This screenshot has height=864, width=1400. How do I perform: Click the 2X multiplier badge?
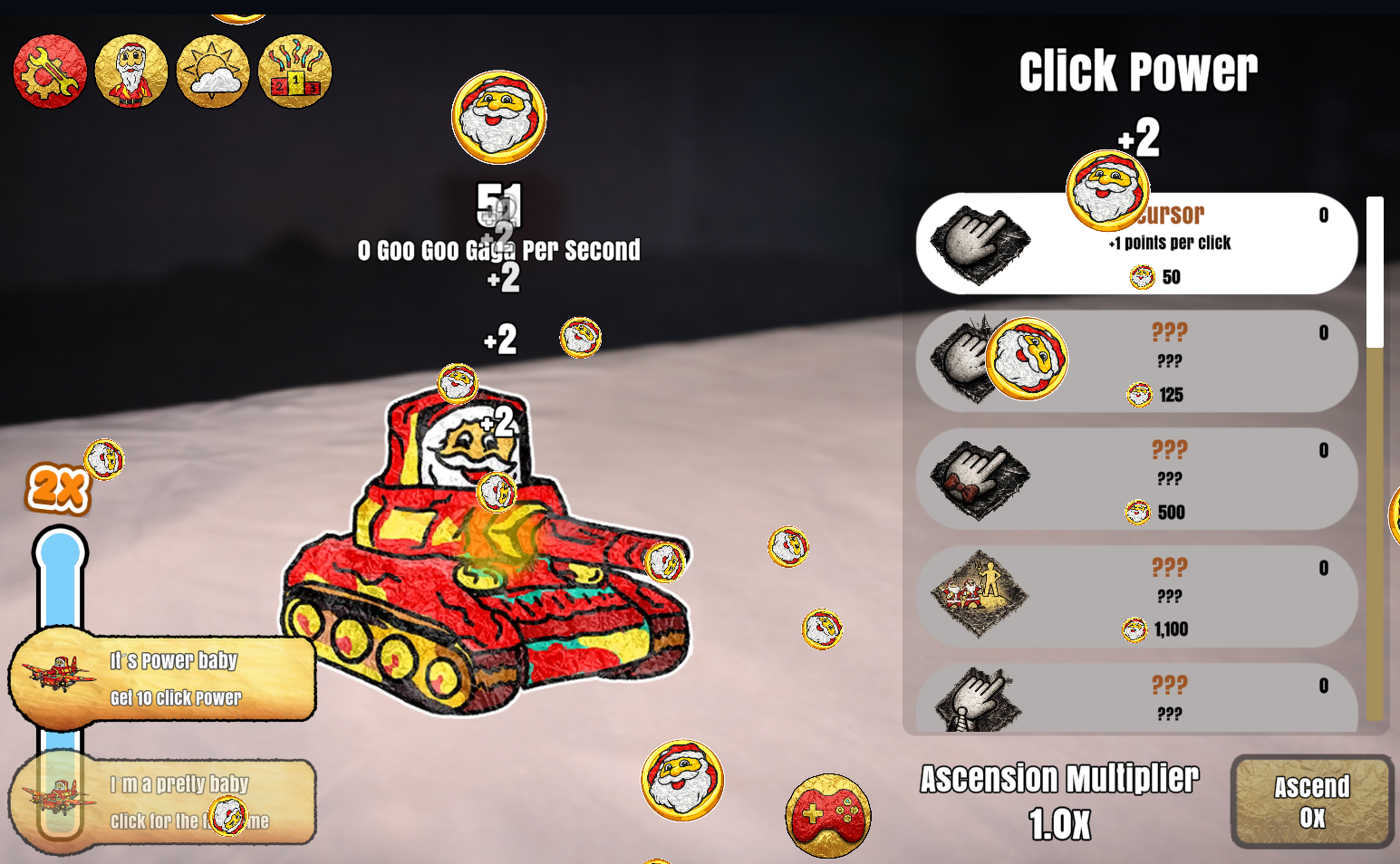tap(56, 489)
